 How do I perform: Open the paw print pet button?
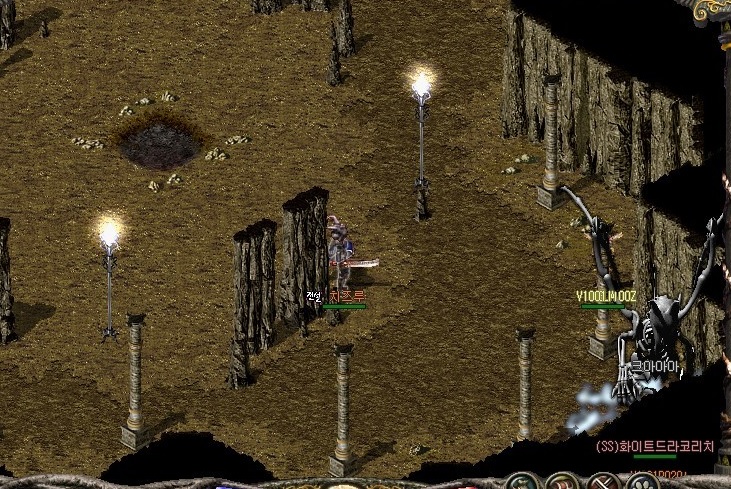(x=641, y=484)
